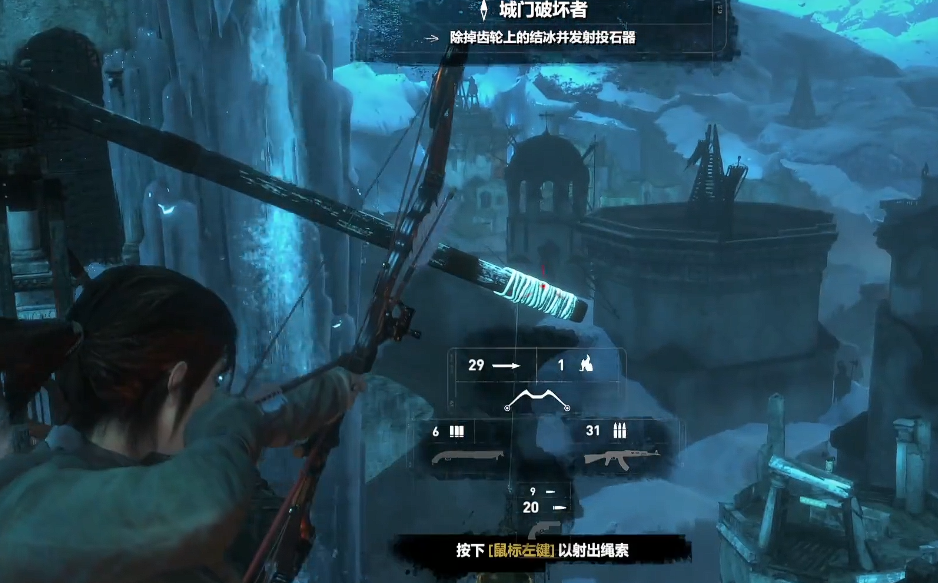Pick the fire arrow flame icon
This screenshot has height=583, width=938.
pyautogui.click(x=587, y=365)
